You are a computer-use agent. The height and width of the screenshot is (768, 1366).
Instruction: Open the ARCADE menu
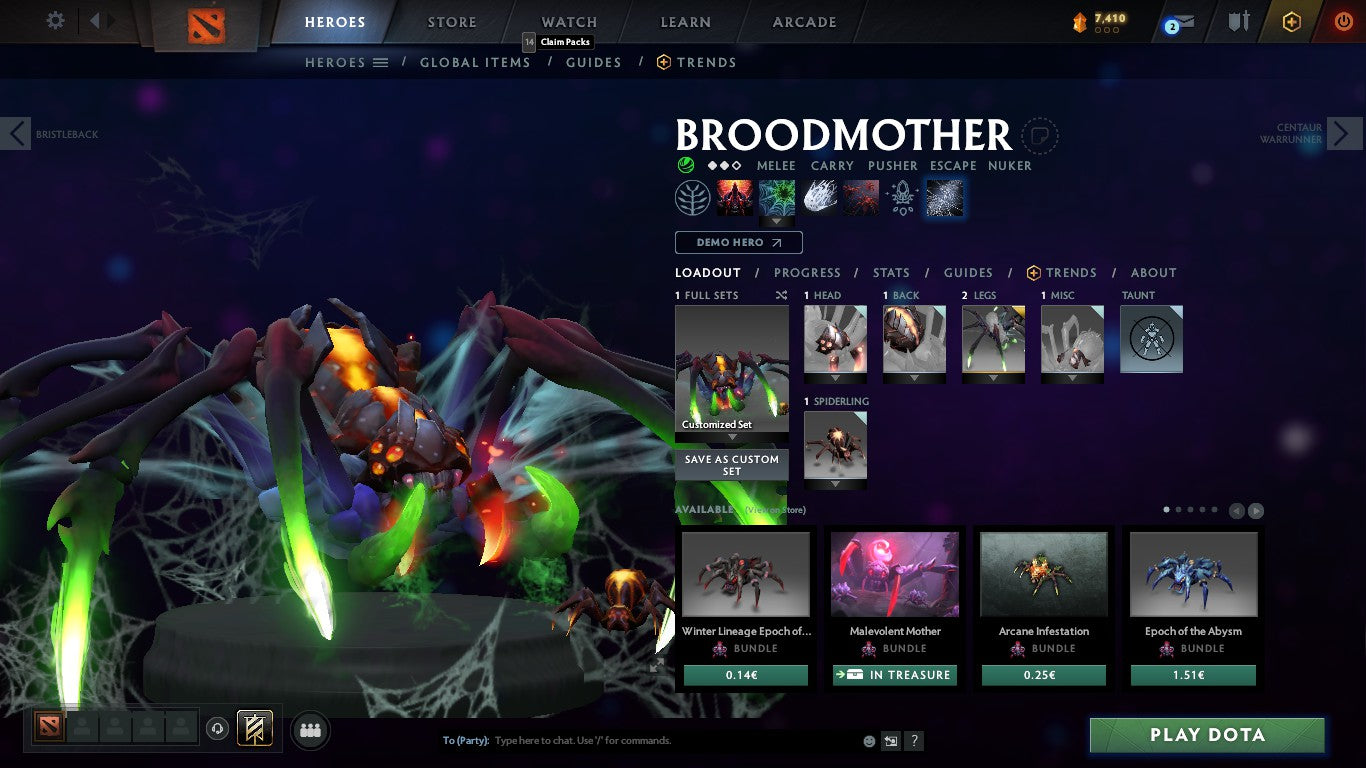tap(802, 21)
